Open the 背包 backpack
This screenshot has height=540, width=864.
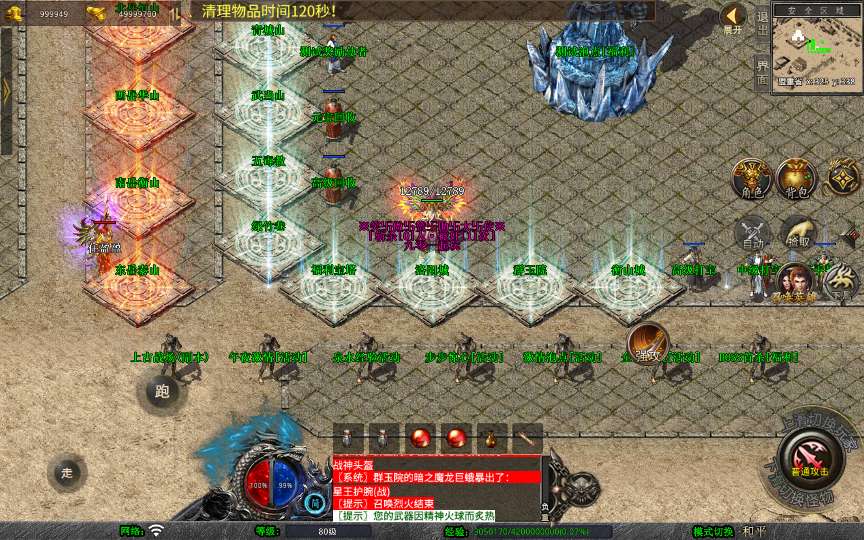[x=797, y=178]
